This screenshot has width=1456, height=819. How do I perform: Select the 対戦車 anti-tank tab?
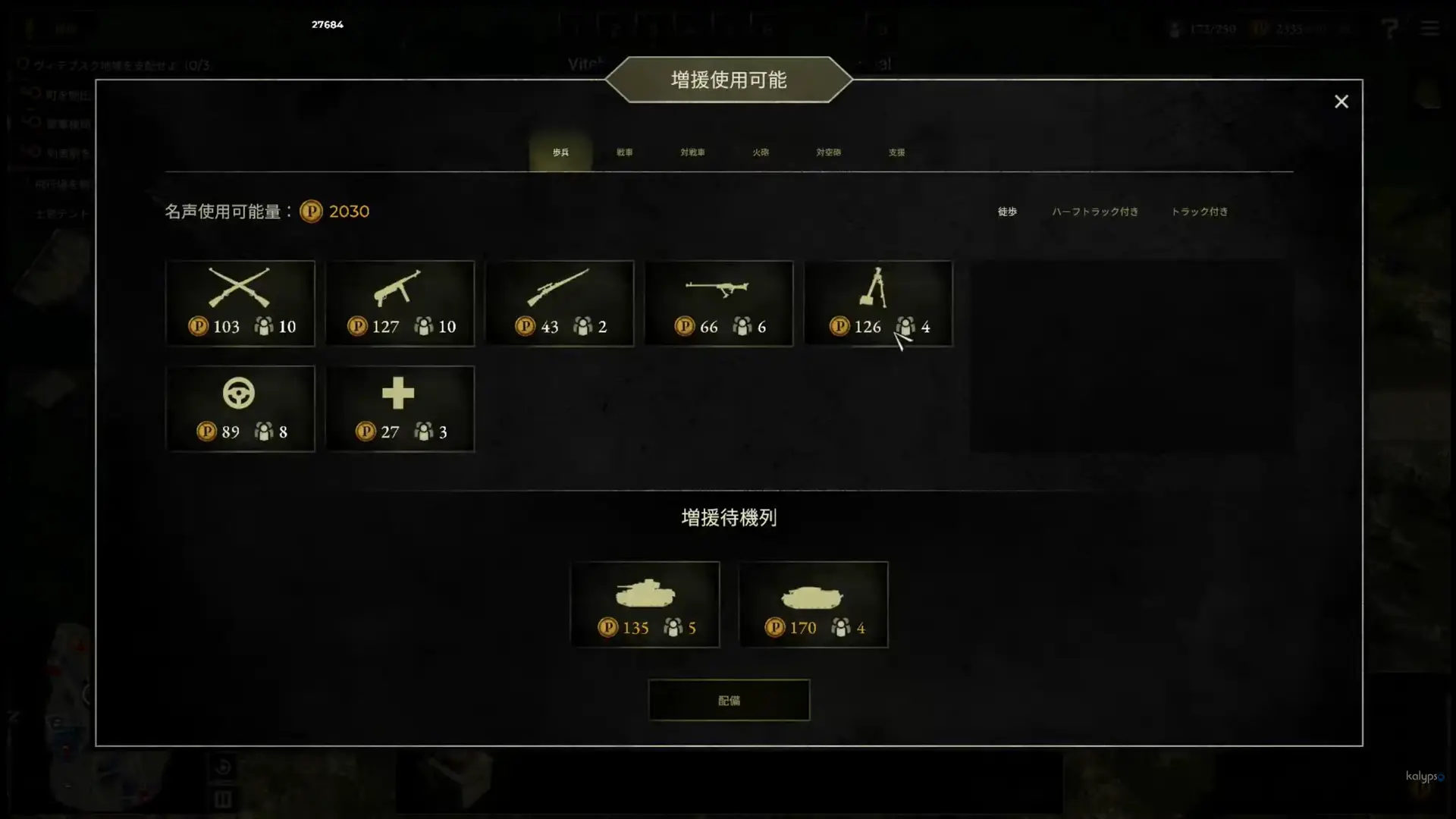coord(692,152)
